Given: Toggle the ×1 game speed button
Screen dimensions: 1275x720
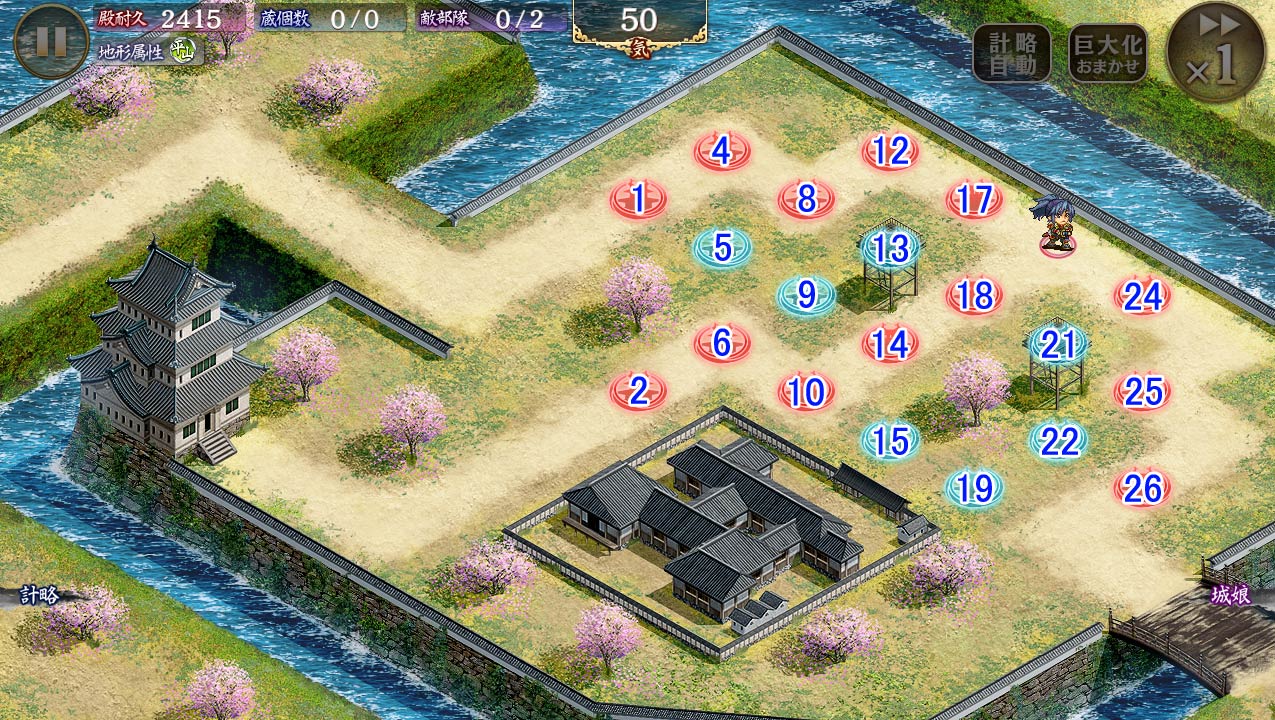Looking at the screenshot, I should [x=1216, y=54].
